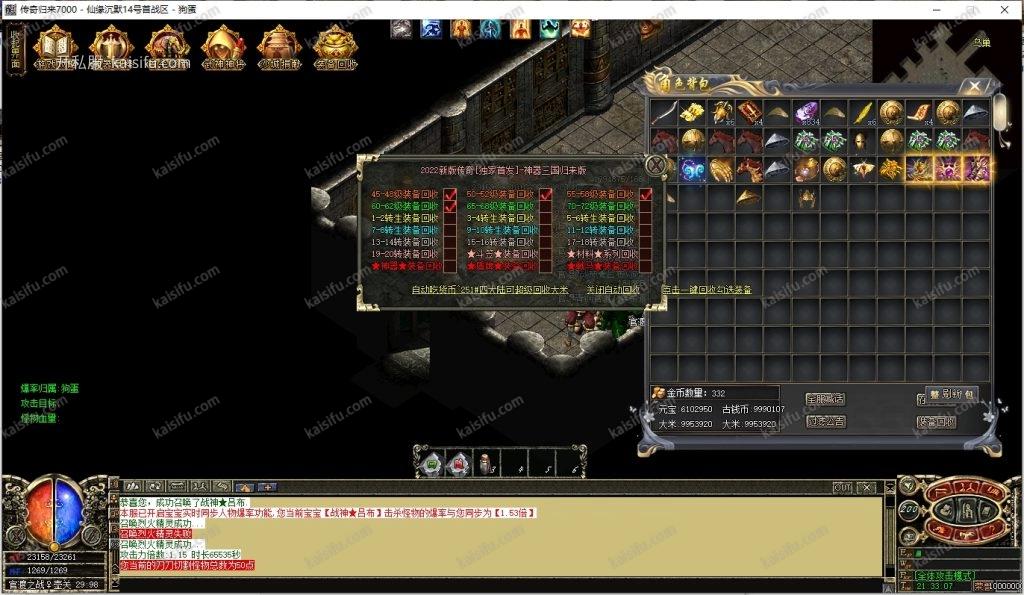Select the golden feather item slot
The image size is (1024, 595).
coord(863,112)
